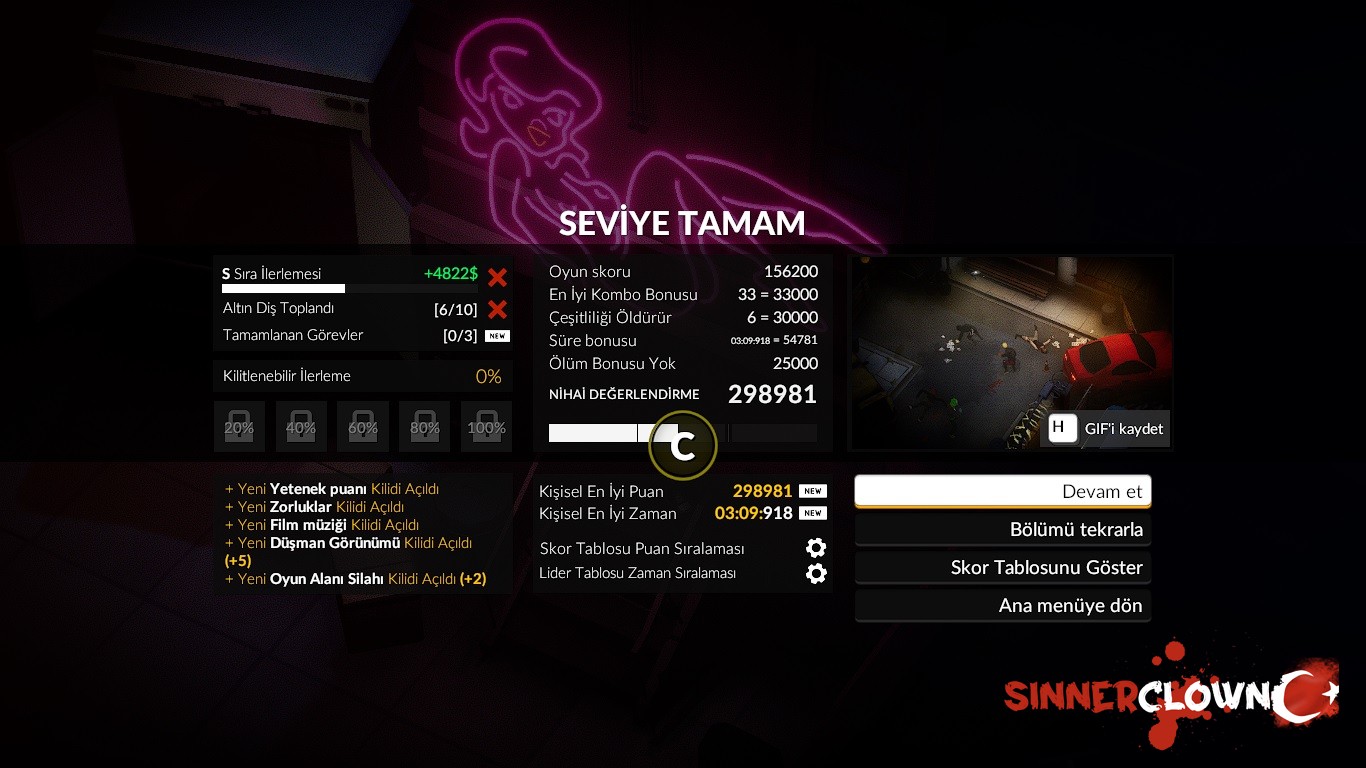1366x768 pixels.
Task: Click the 40% unlock padlock tile
Action: click(x=301, y=427)
